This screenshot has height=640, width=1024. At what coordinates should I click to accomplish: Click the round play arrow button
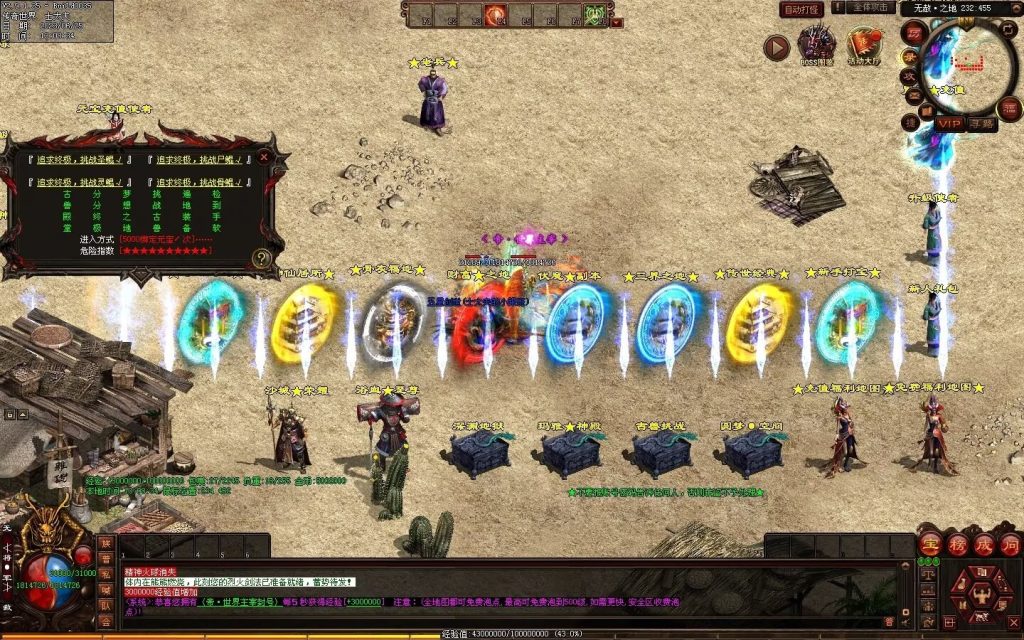tap(776, 47)
